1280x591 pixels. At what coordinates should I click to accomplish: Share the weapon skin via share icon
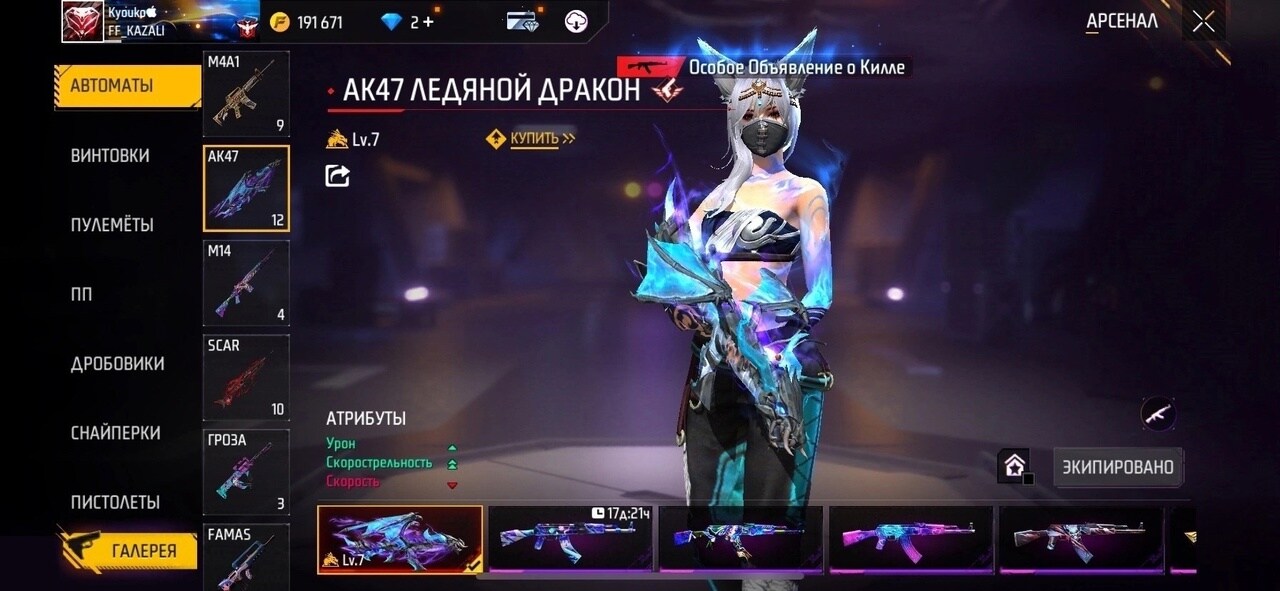tap(338, 176)
